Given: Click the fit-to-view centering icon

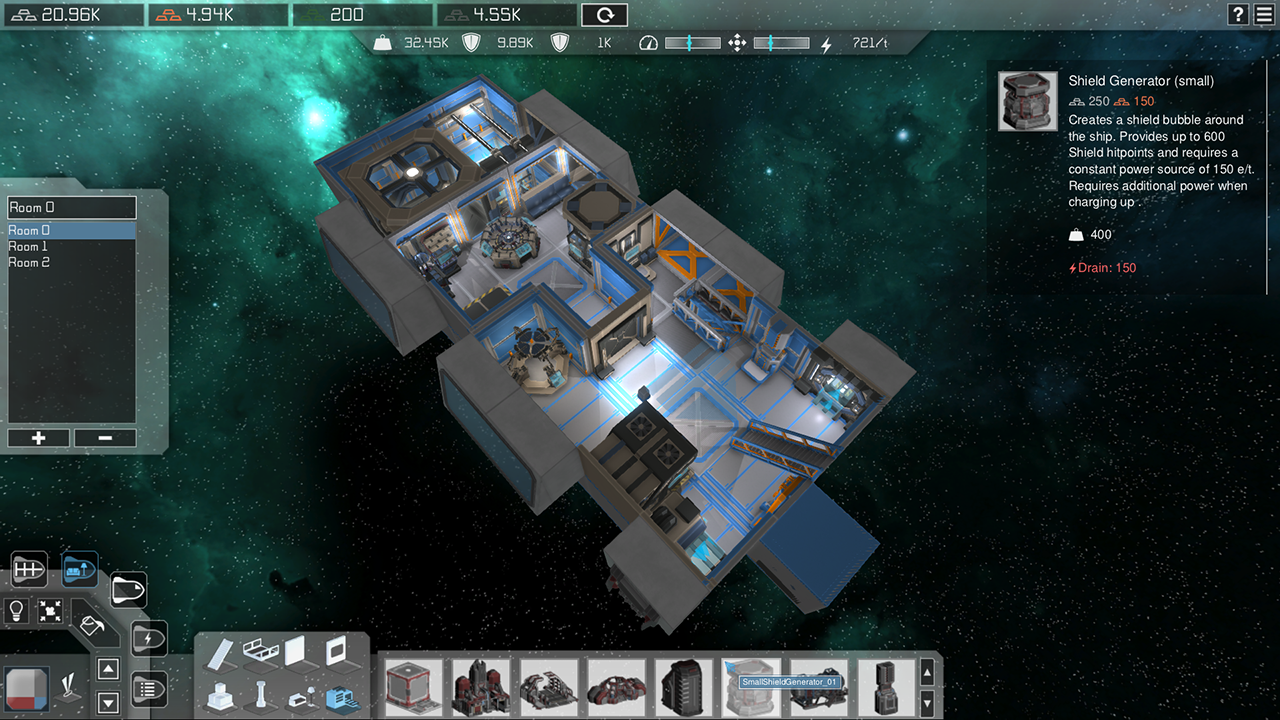Looking at the screenshot, I should click(50, 610).
